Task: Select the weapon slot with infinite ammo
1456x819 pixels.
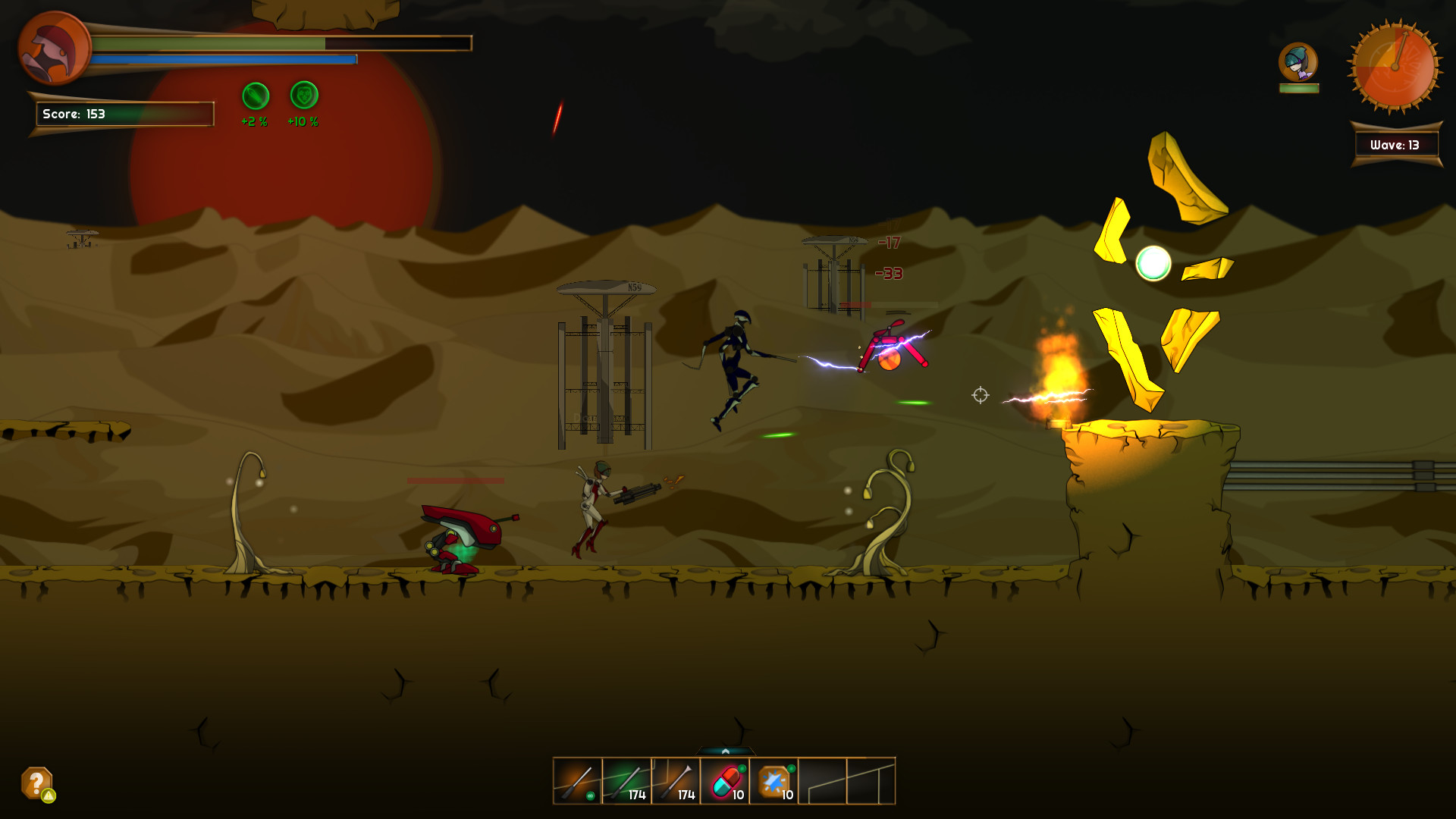Action: [x=578, y=781]
